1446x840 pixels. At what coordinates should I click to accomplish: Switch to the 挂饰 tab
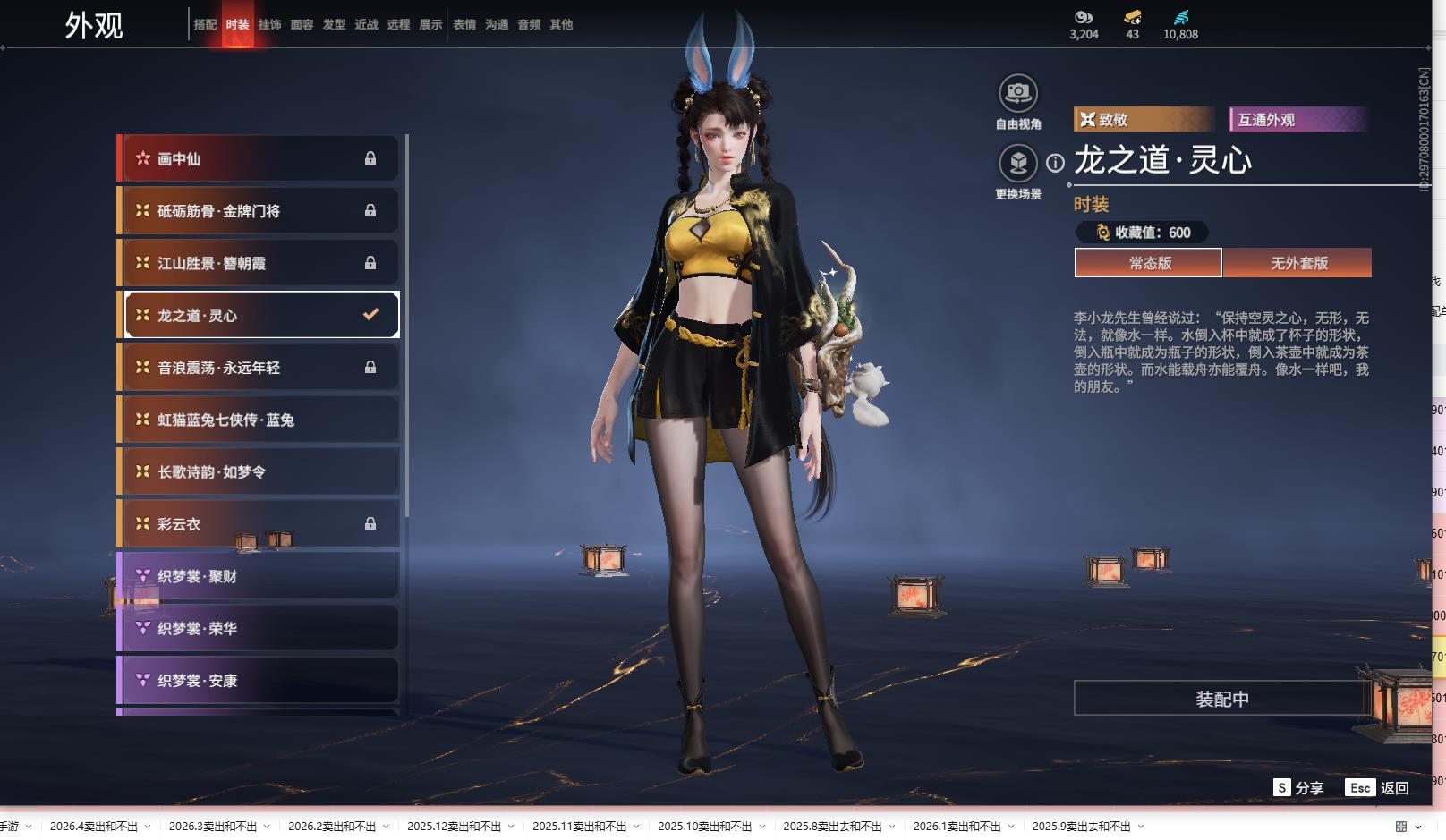(269, 25)
